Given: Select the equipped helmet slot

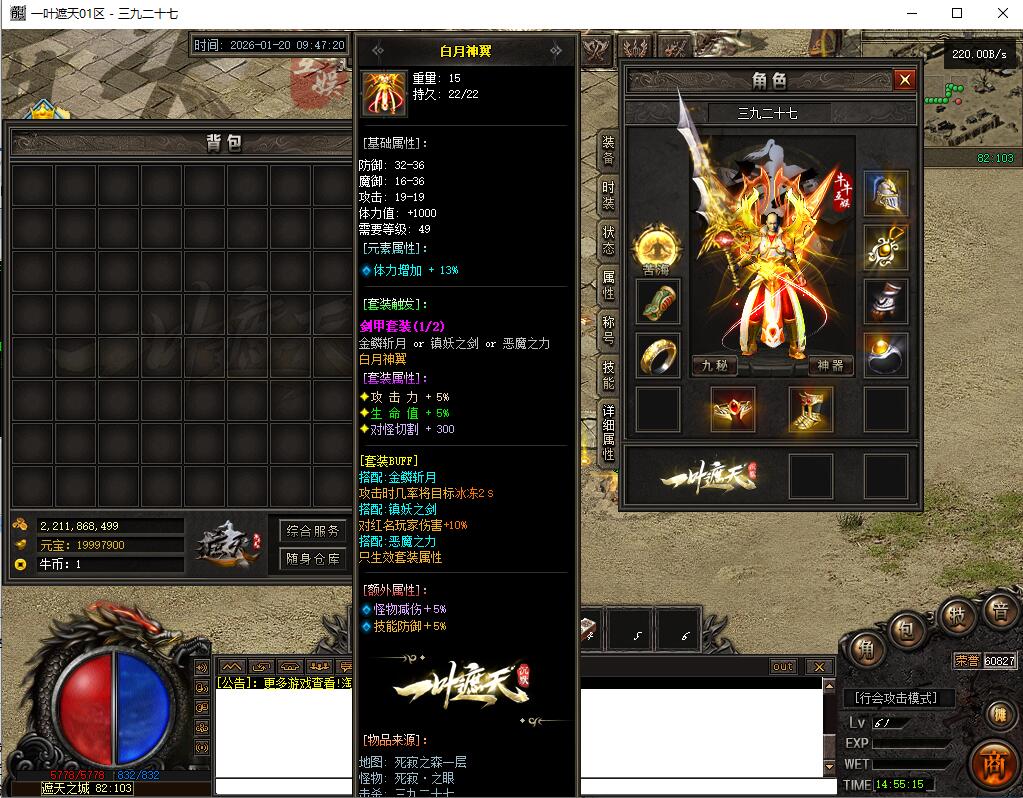Looking at the screenshot, I should point(886,194).
